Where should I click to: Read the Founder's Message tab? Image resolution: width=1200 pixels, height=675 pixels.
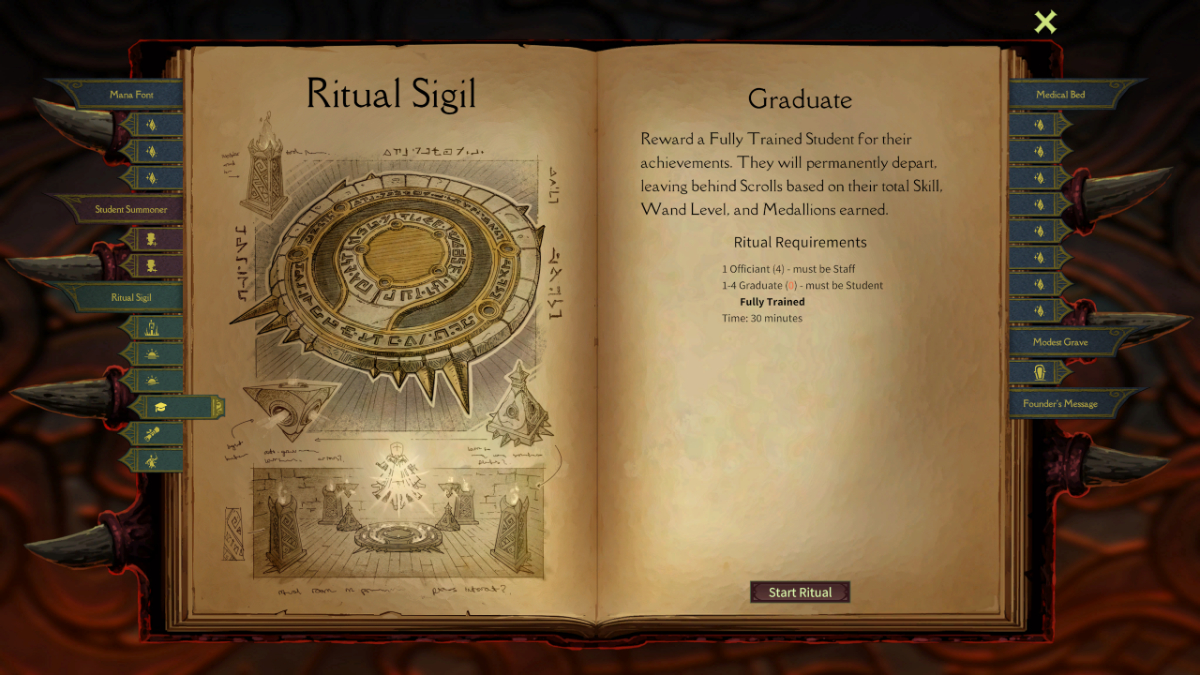click(1061, 404)
